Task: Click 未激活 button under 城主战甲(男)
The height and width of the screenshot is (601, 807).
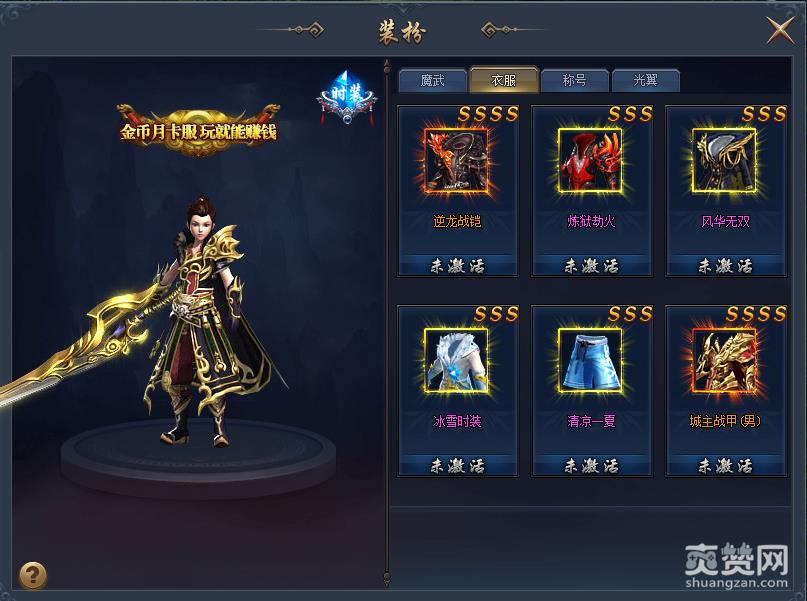Action: [x=725, y=466]
